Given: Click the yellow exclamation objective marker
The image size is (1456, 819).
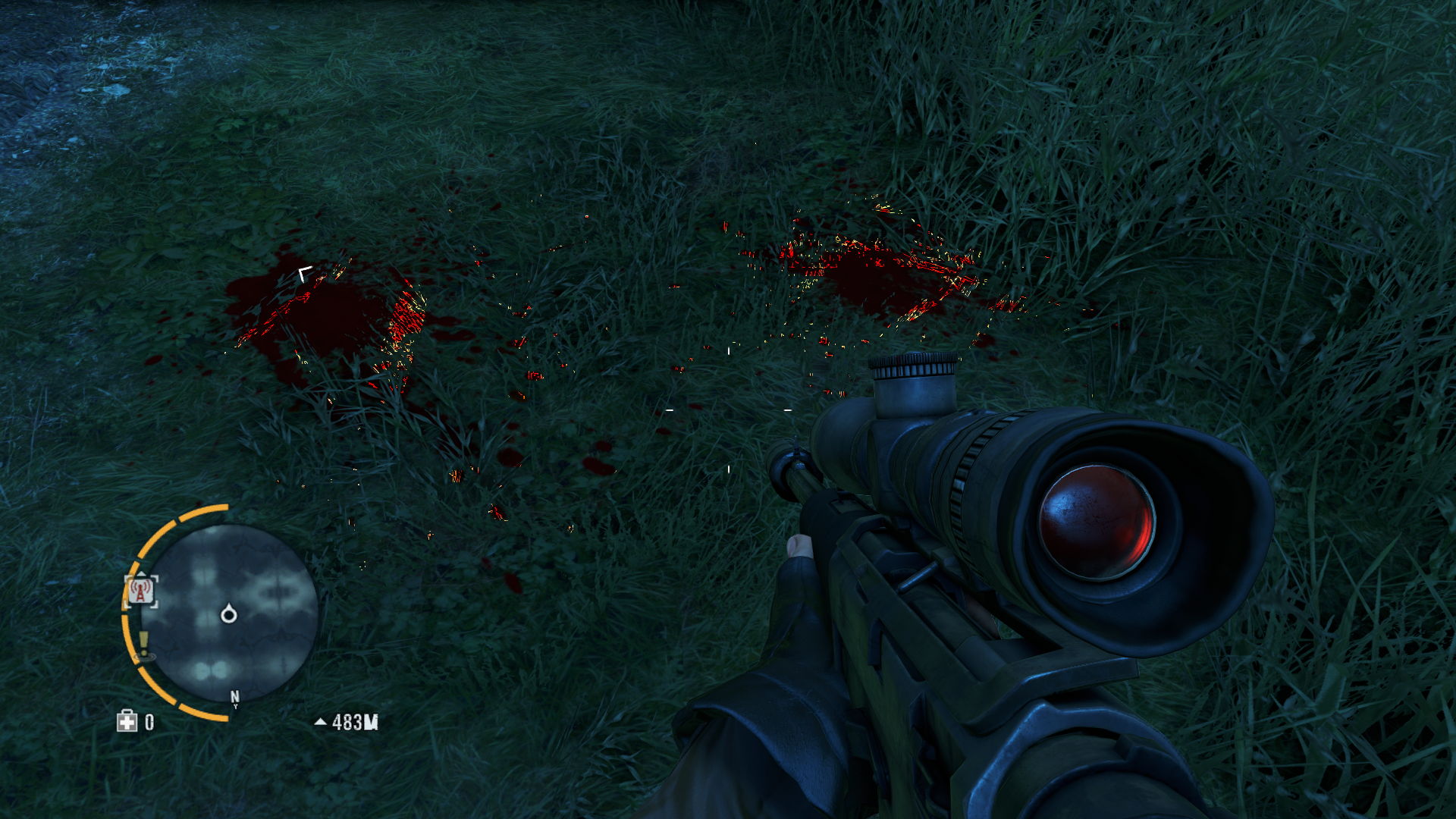Looking at the screenshot, I should pyautogui.click(x=143, y=645).
